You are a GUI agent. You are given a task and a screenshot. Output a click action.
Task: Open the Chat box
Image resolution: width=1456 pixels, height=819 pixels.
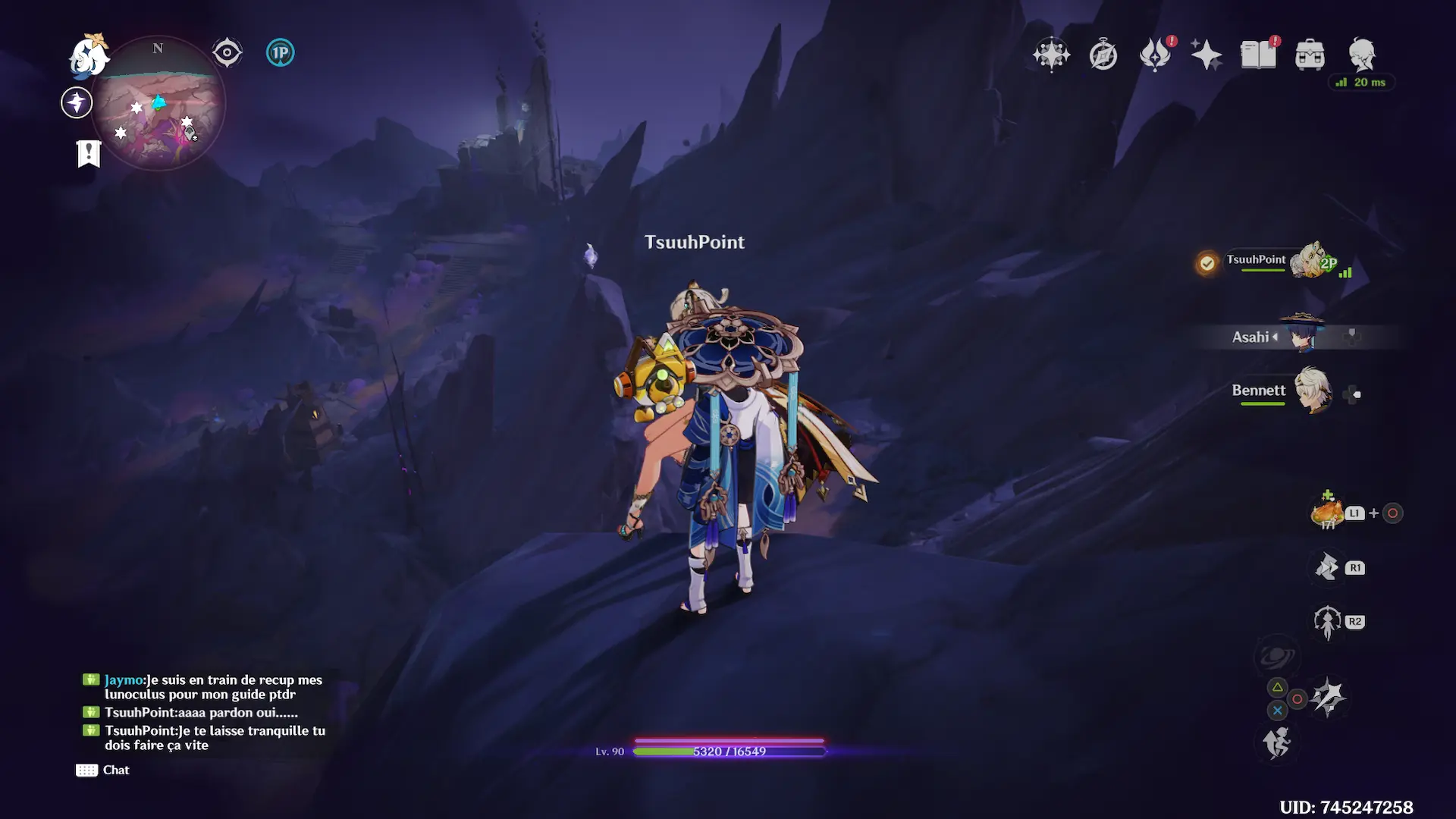103,770
